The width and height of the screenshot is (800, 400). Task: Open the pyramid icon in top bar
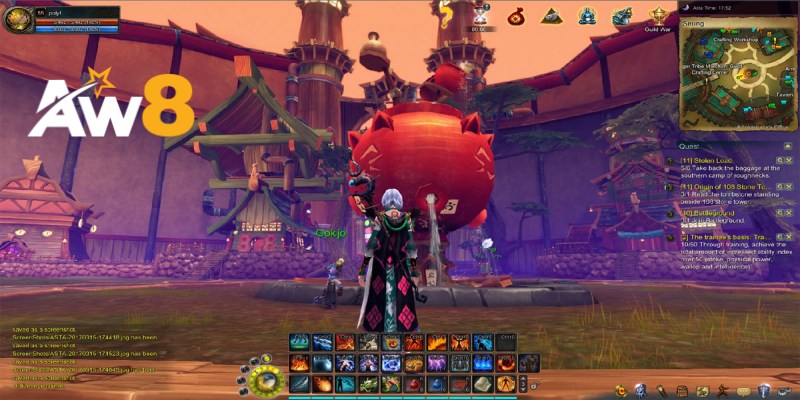tap(551, 15)
